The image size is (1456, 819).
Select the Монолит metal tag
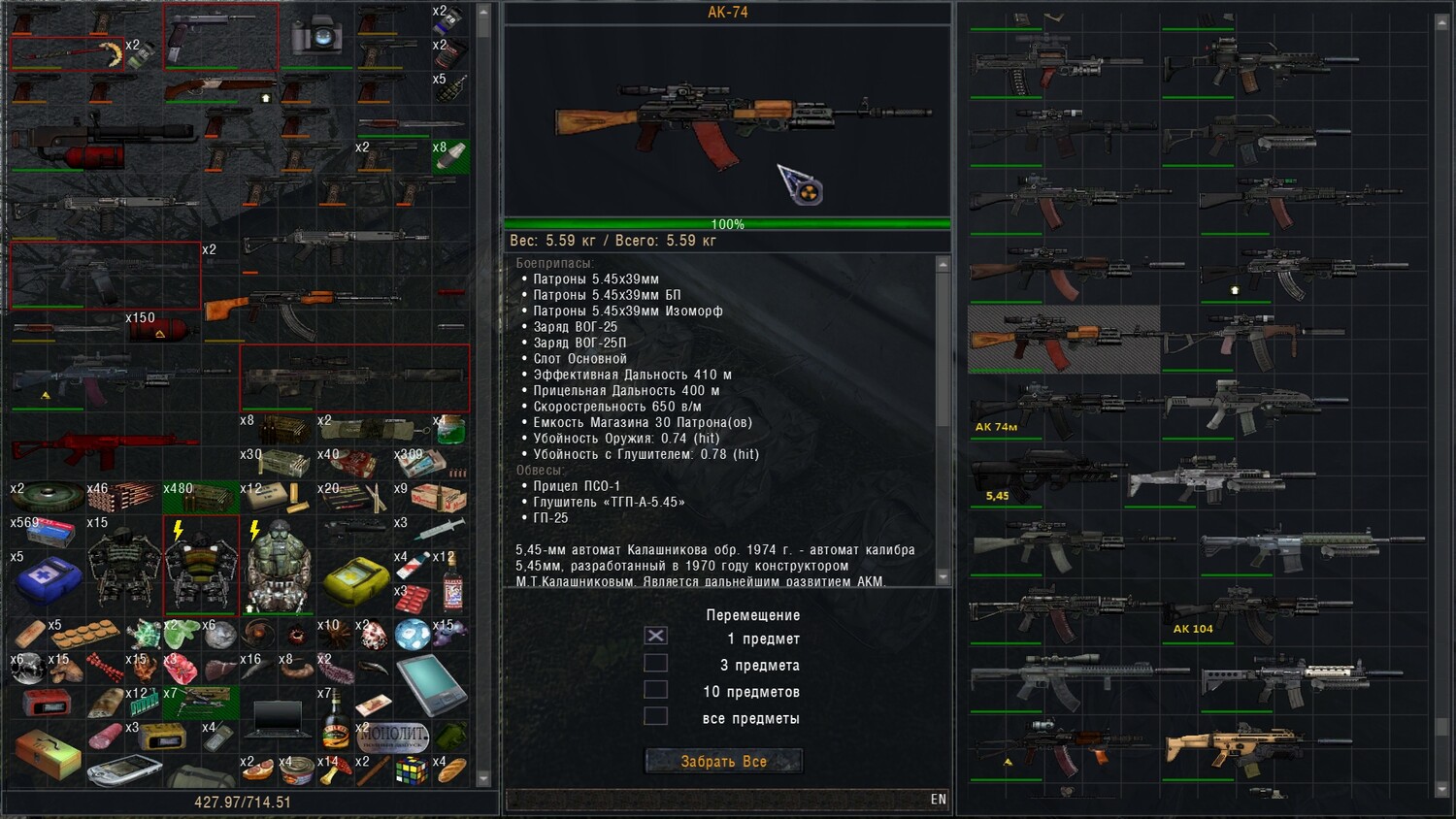pos(393,737)
